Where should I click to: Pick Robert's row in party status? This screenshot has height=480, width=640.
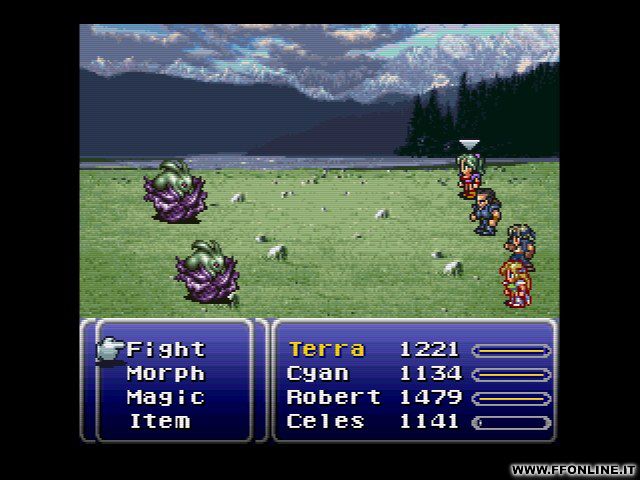333,397
